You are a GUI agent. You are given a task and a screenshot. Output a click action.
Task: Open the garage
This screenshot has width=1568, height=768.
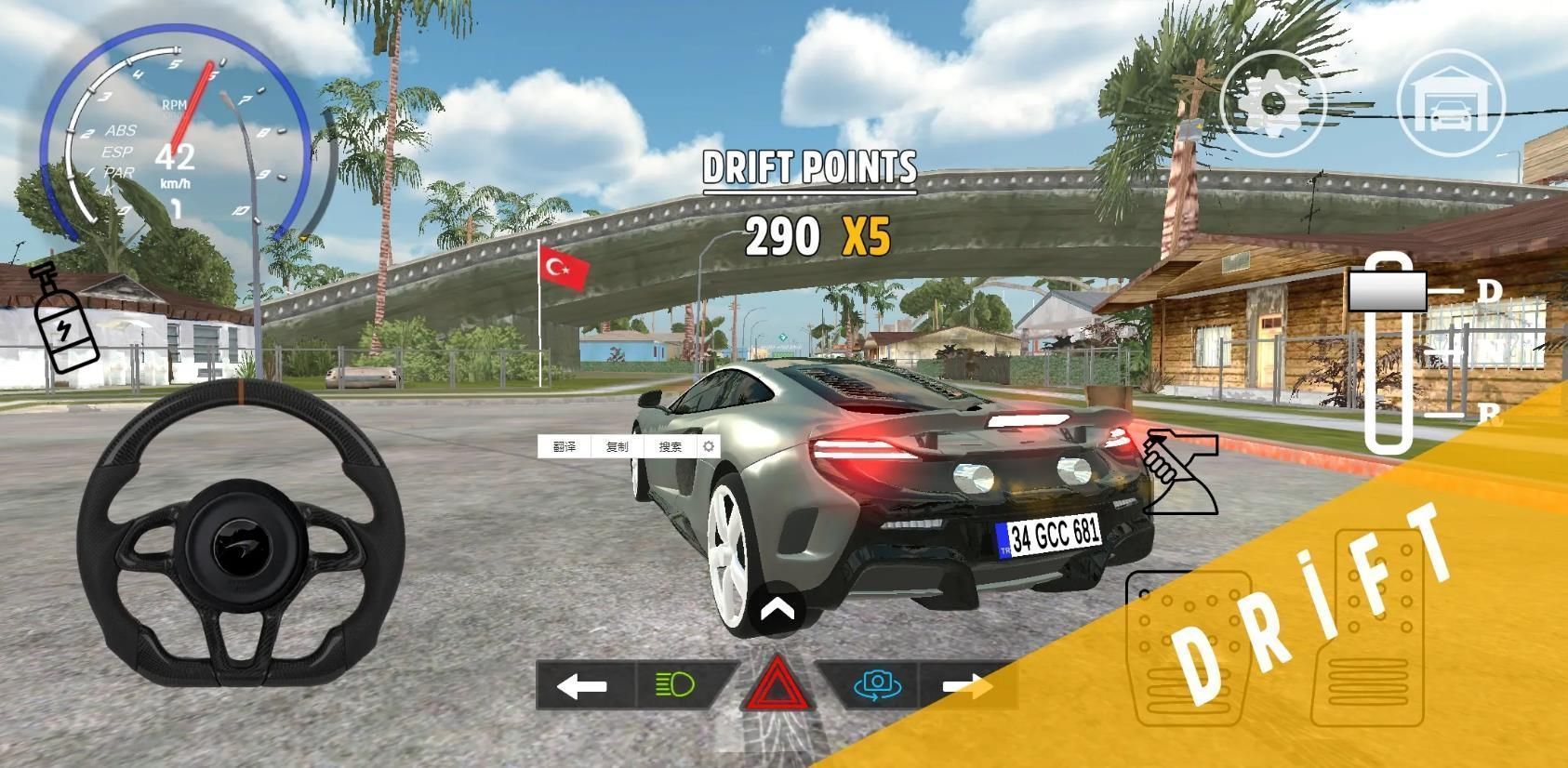tap(1451, 102)
